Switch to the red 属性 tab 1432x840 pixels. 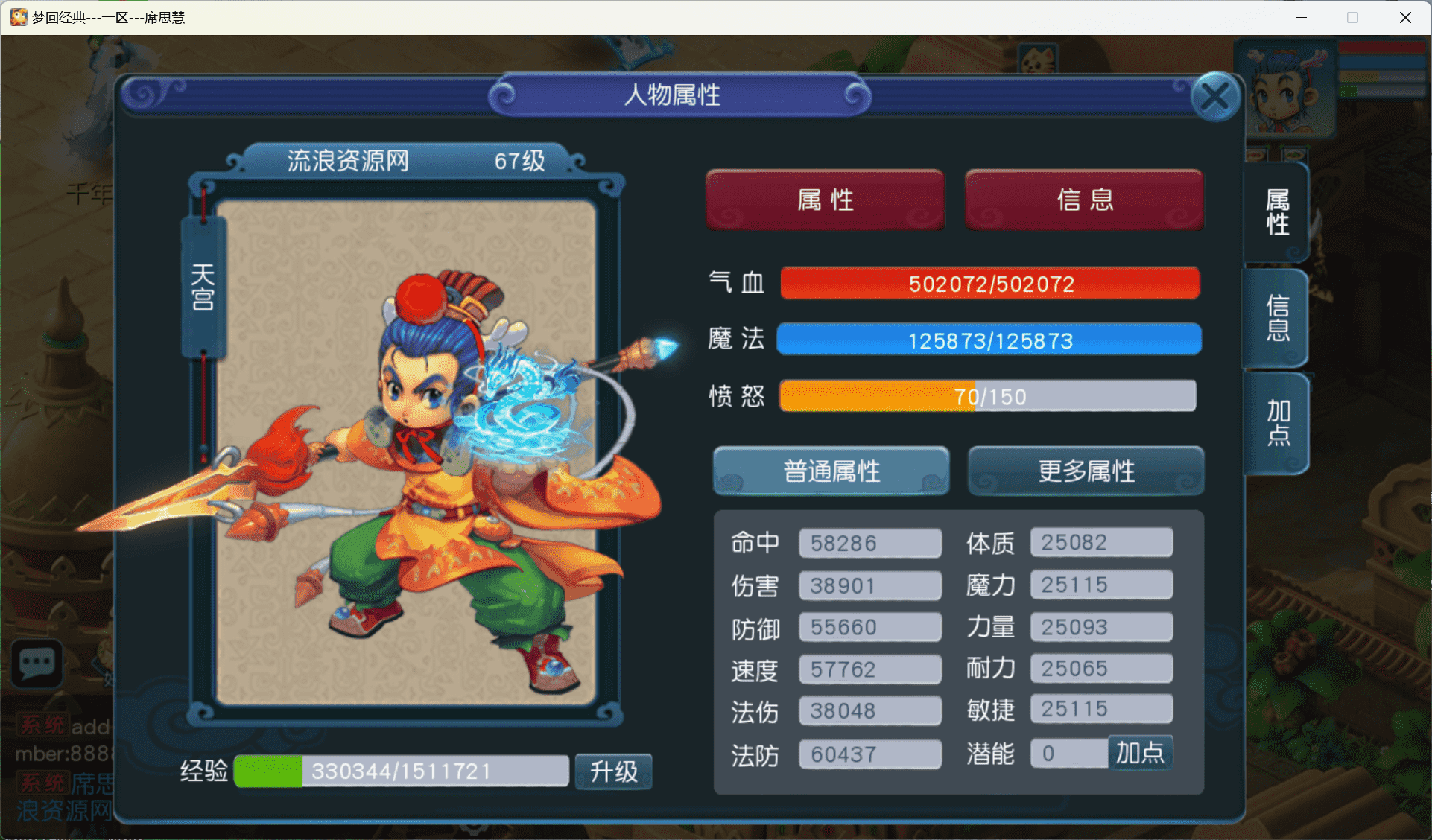(824, 200)
